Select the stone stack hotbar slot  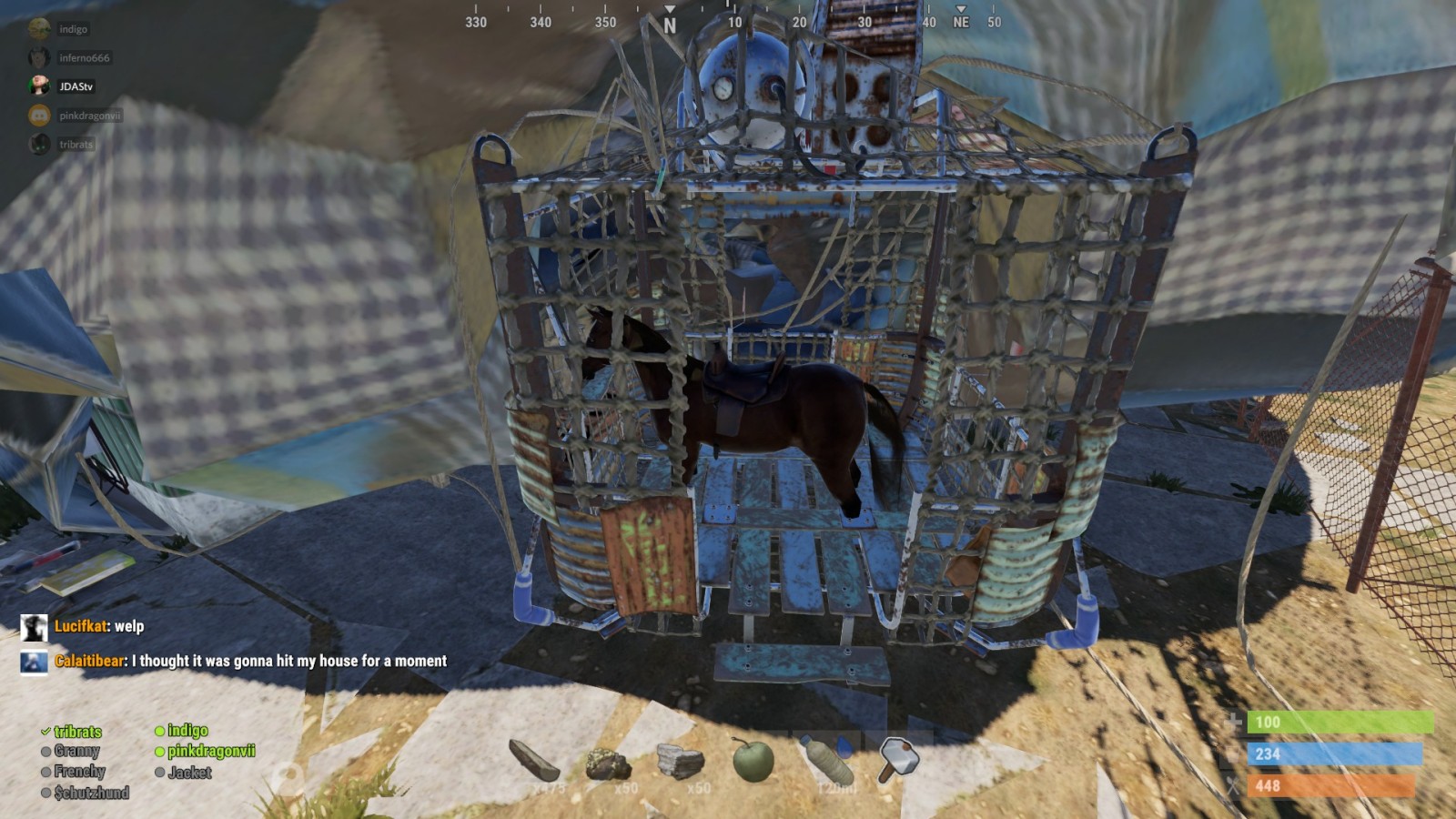pyautogui.click(x=680, y=763)
